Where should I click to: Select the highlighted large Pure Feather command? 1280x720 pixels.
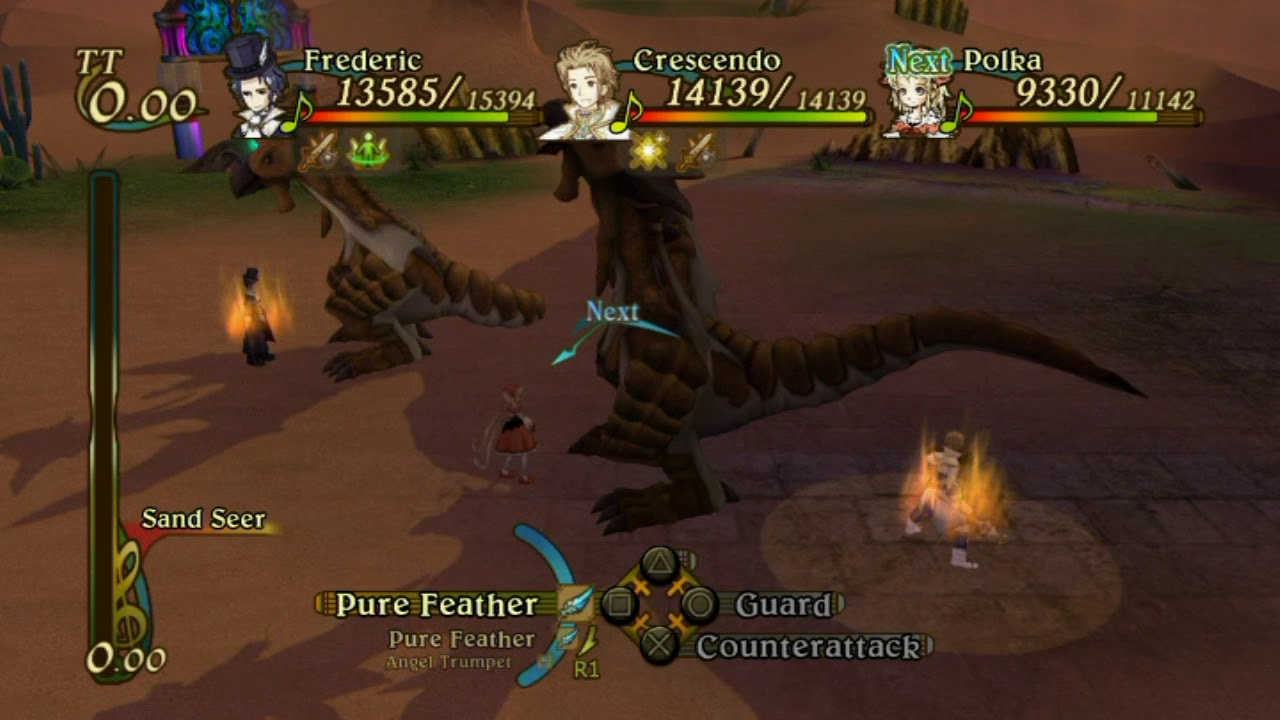[x=437, y=604]
